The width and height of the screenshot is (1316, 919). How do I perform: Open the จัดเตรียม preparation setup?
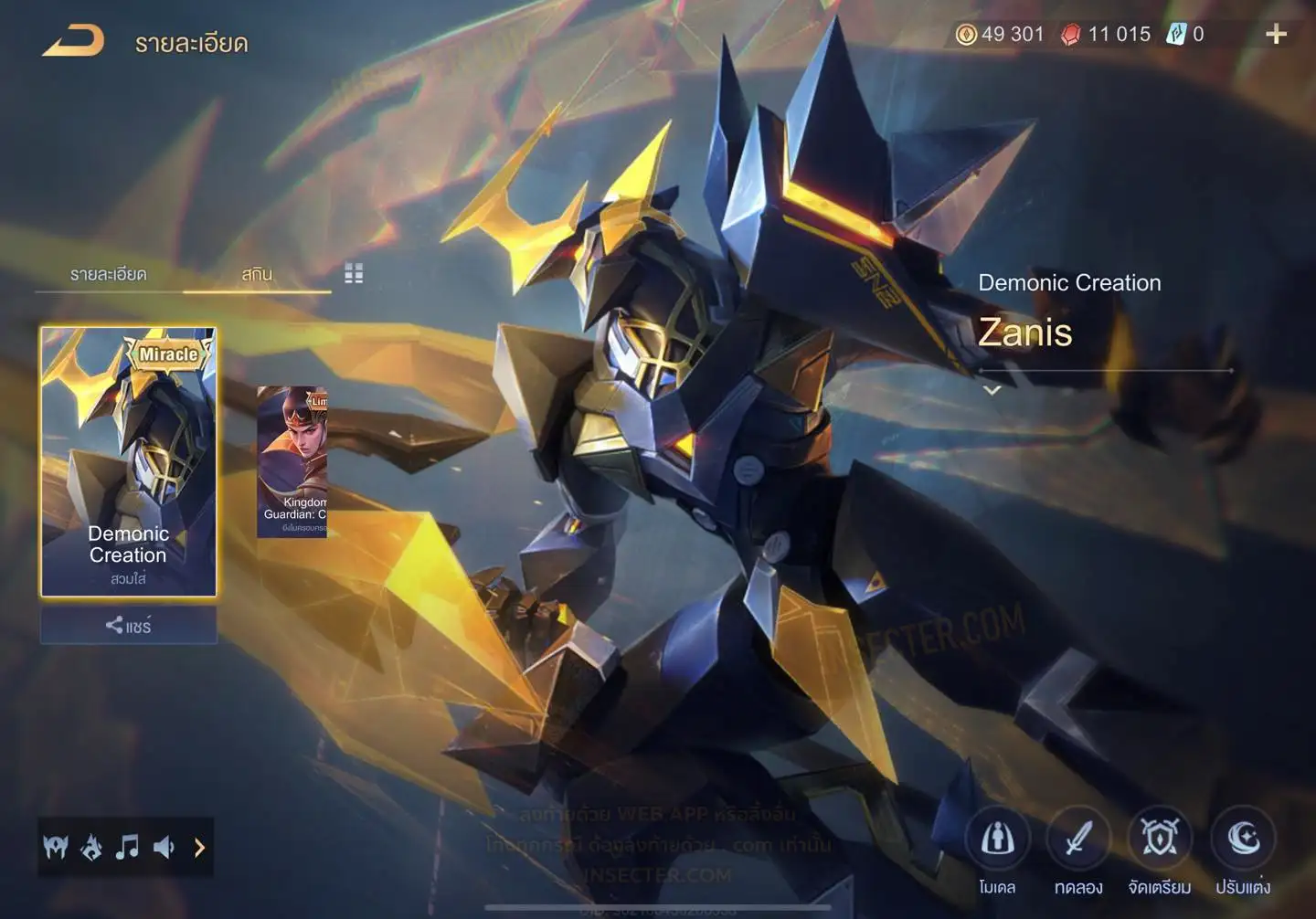(1159, 839)
